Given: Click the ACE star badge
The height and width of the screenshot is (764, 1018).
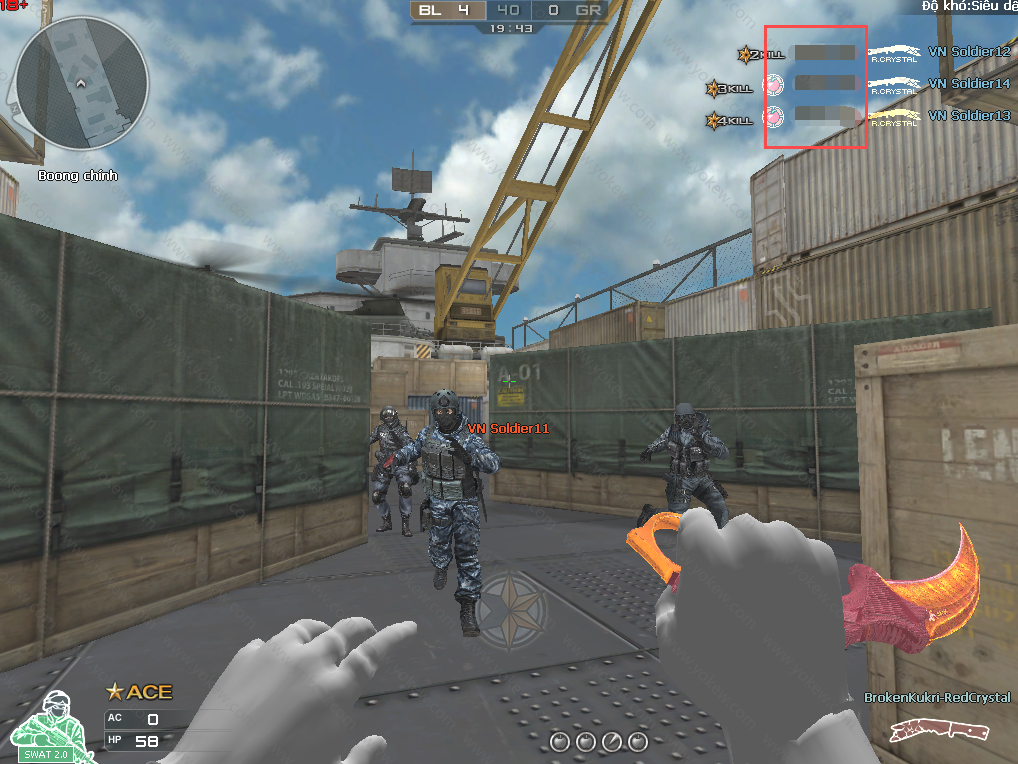Looking at the screenshot, I should point(139,691).
